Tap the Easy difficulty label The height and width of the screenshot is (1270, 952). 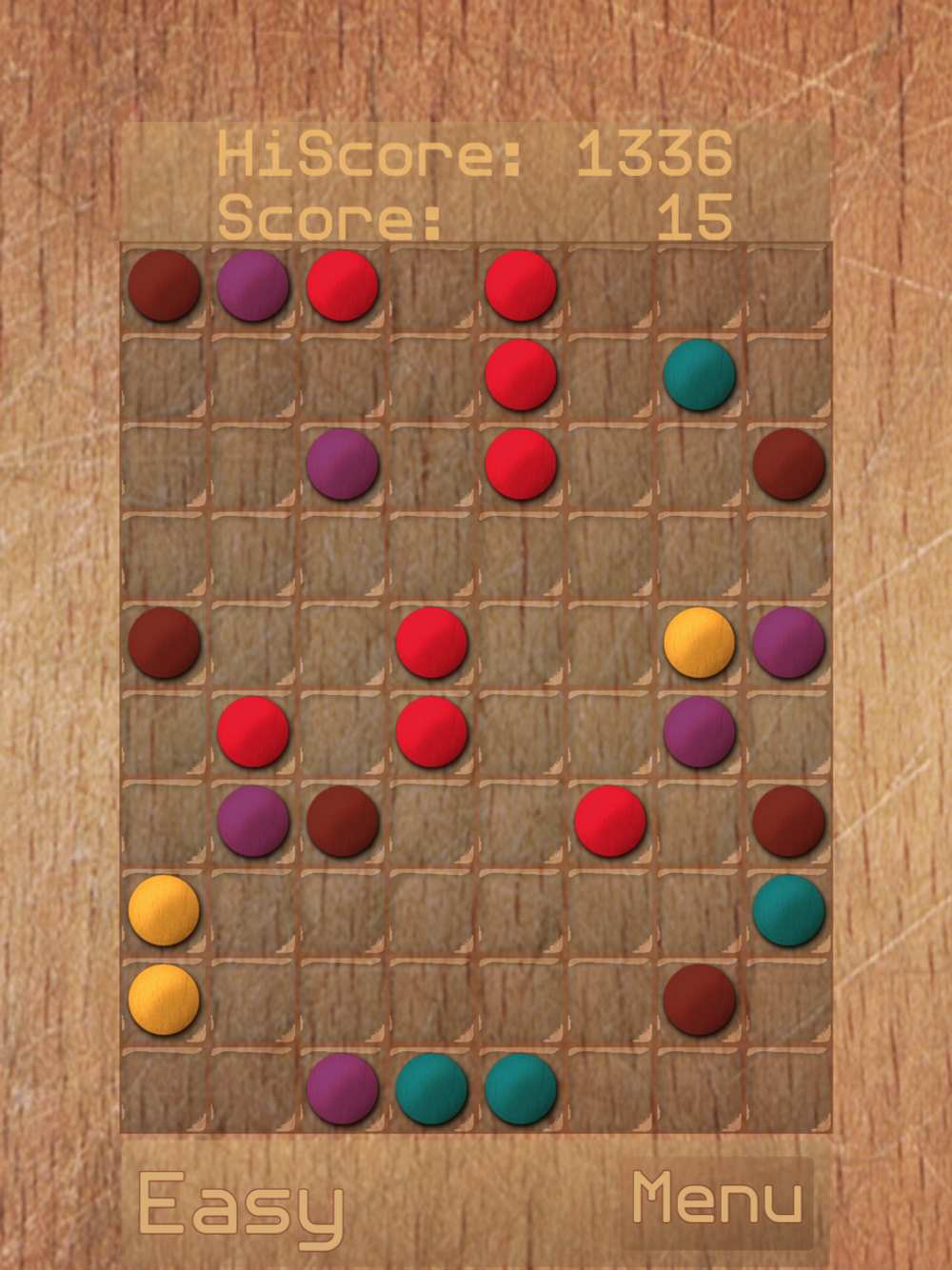pyautogui.click(x=241, y=1206)
